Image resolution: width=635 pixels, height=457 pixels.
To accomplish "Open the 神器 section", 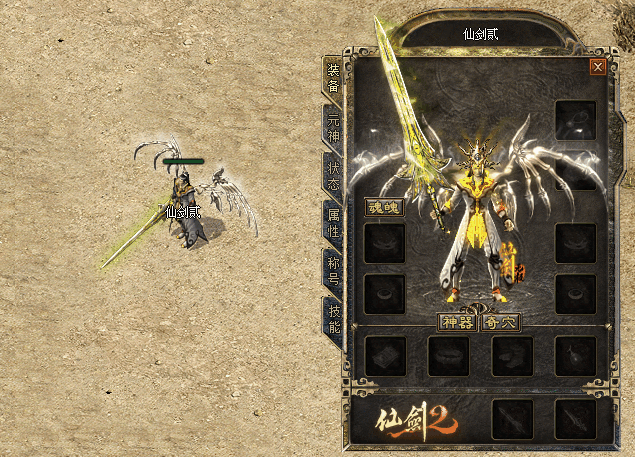I will 458,322.
